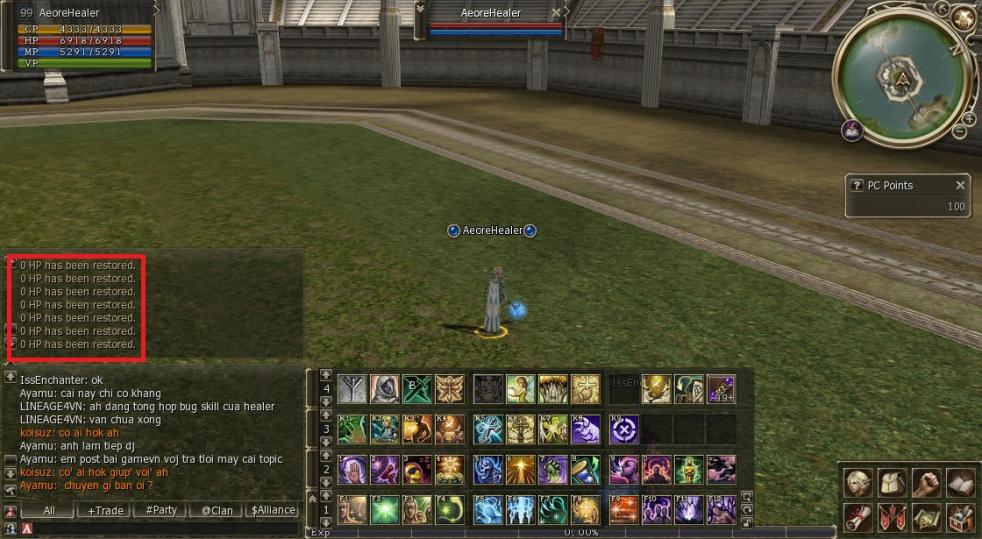This screenshot has height=539, width=982.
Task: Open the PC Points help question mark
Action: [856, 185]
